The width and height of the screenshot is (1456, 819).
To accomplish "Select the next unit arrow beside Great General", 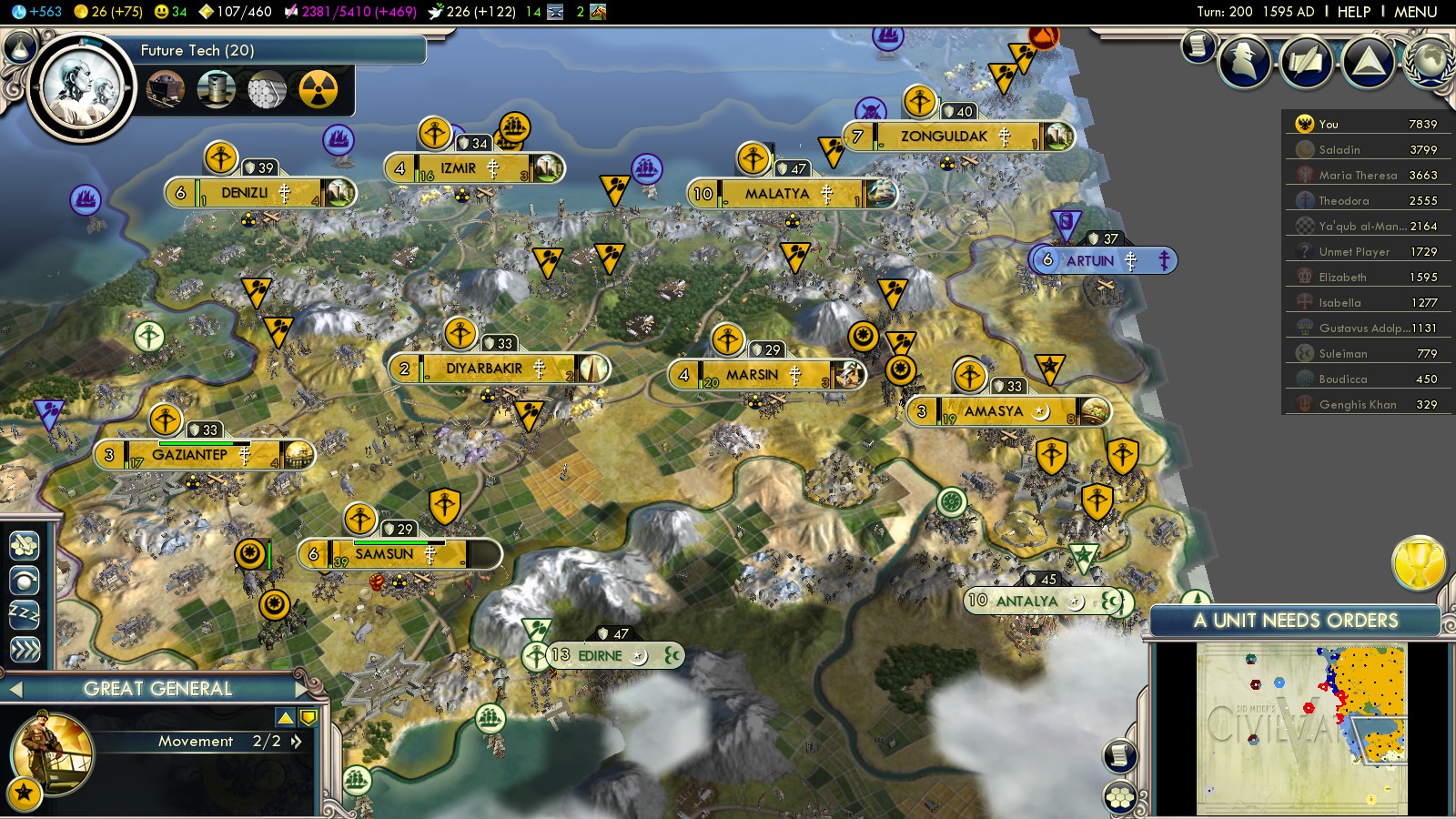I will click(302, 689).
